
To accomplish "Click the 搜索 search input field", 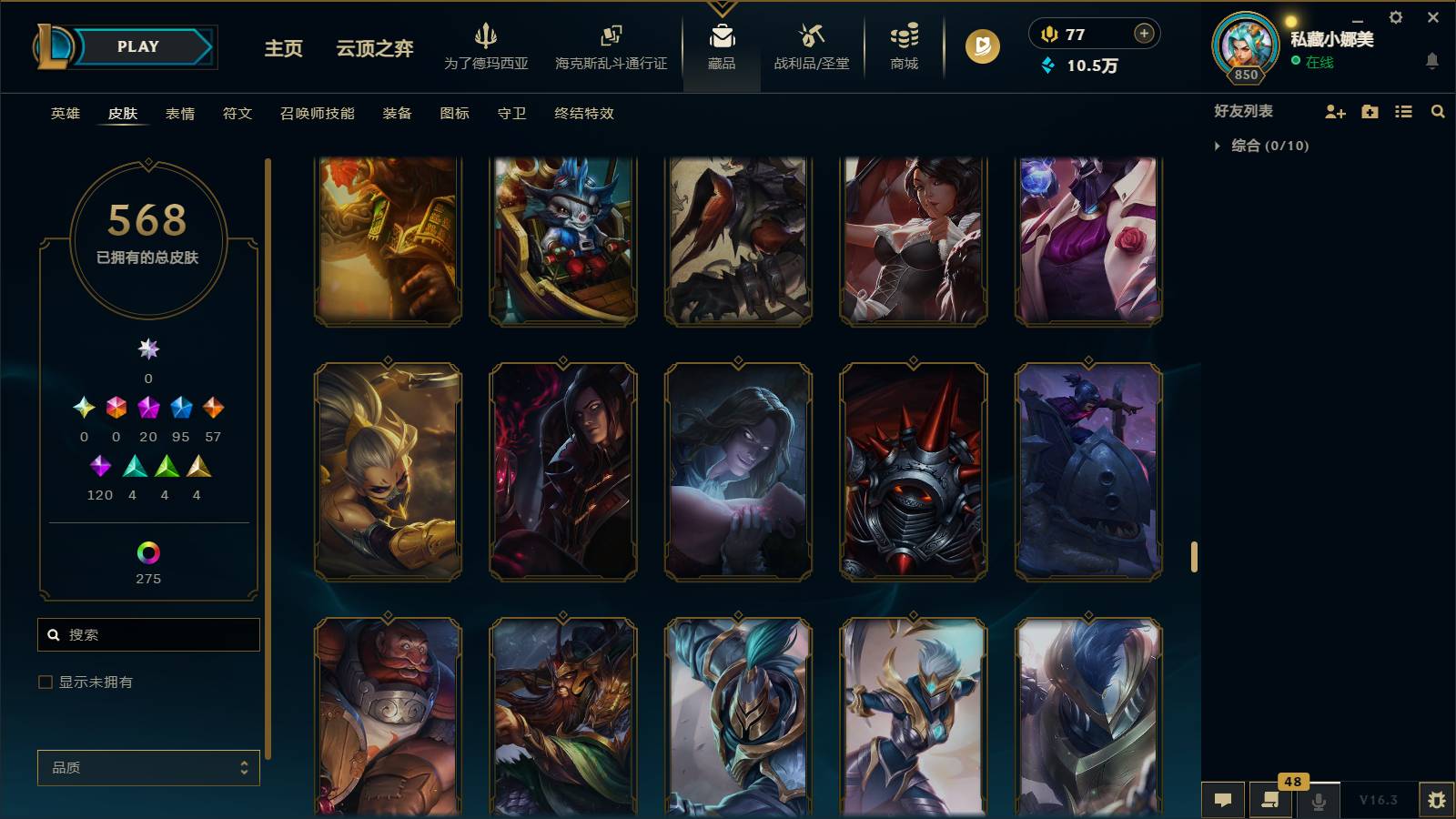I will [x=148, y=634].
